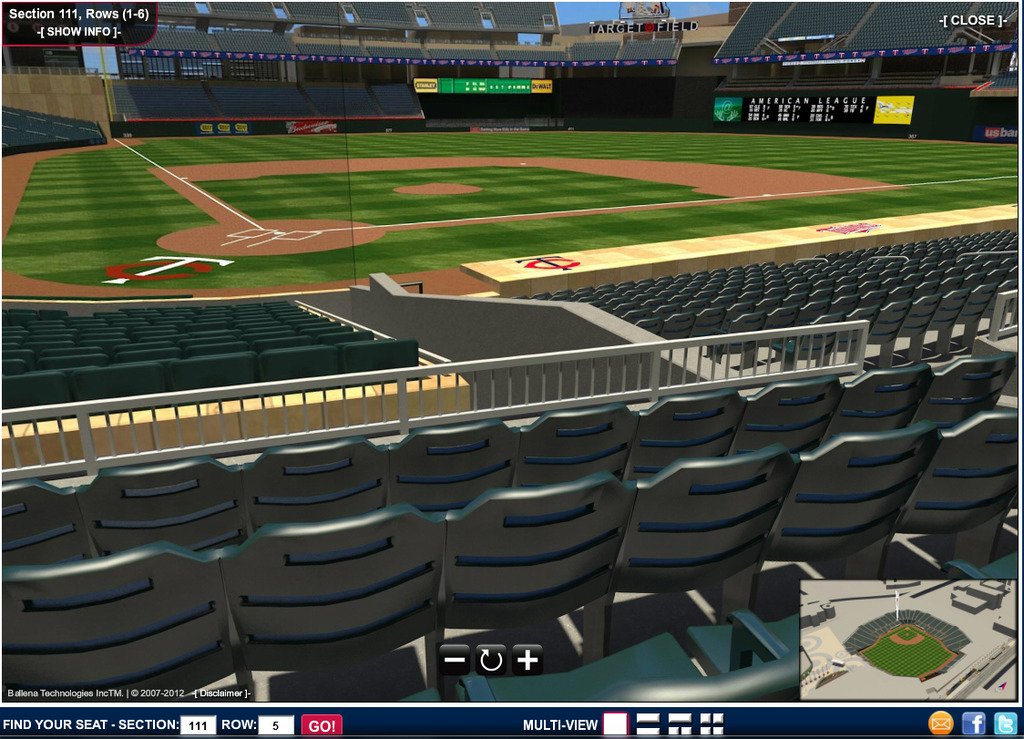Activate the four-pane grid multi-view layout
Viewport: 1024px width, 739px height.
pos(712,724)
